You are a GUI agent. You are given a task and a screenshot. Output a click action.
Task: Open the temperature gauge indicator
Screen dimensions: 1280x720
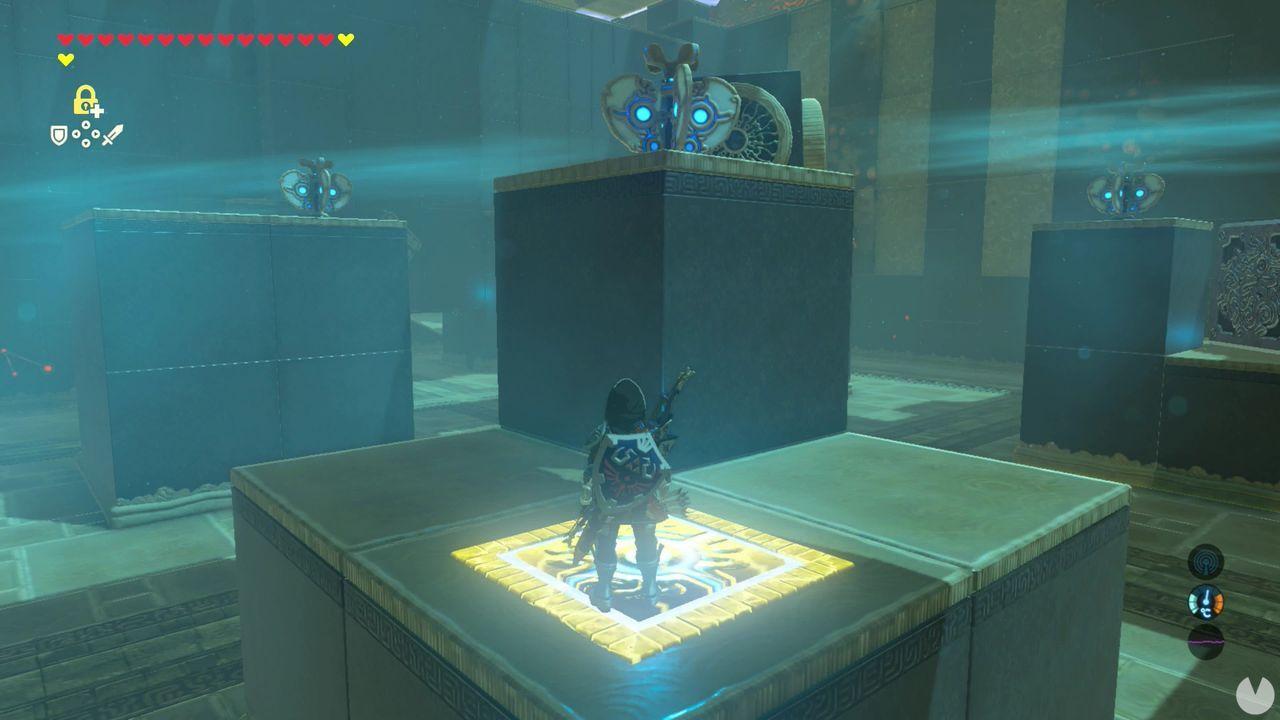[x=1206, y=600]
